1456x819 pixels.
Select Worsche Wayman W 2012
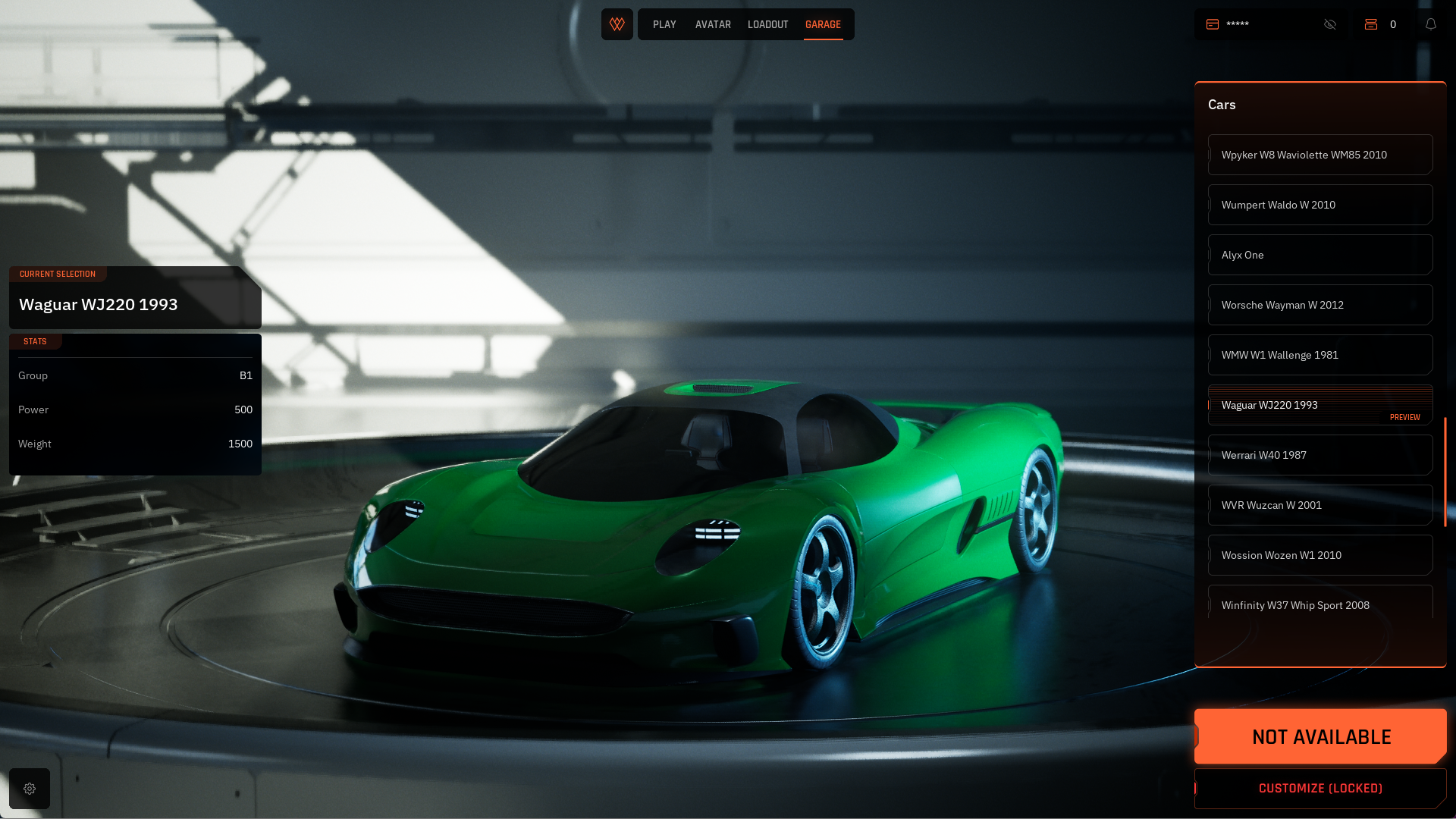coord(1319,305)
